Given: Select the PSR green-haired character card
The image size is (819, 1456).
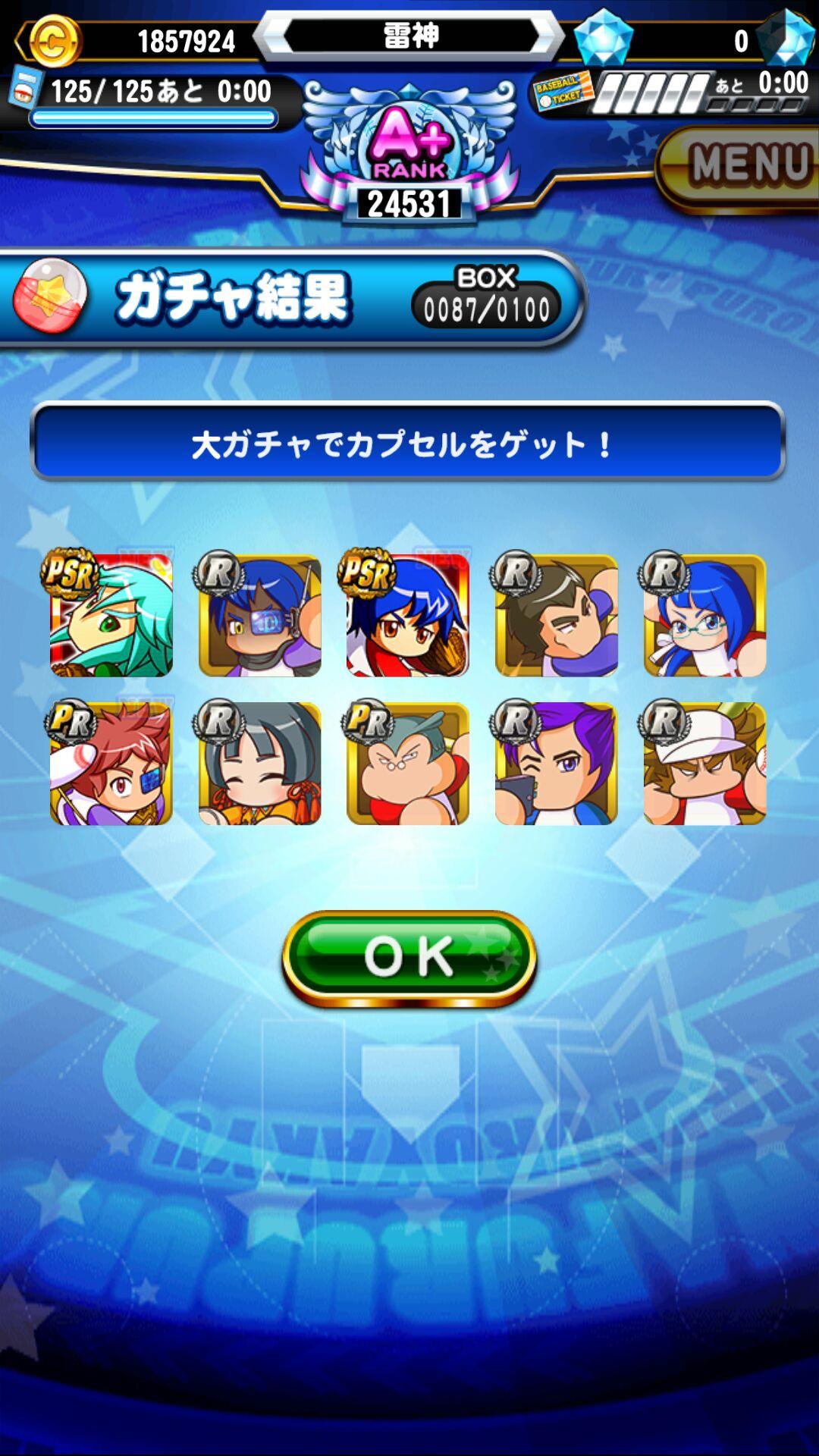Looking at the screenshot, I should click(111, 615).
